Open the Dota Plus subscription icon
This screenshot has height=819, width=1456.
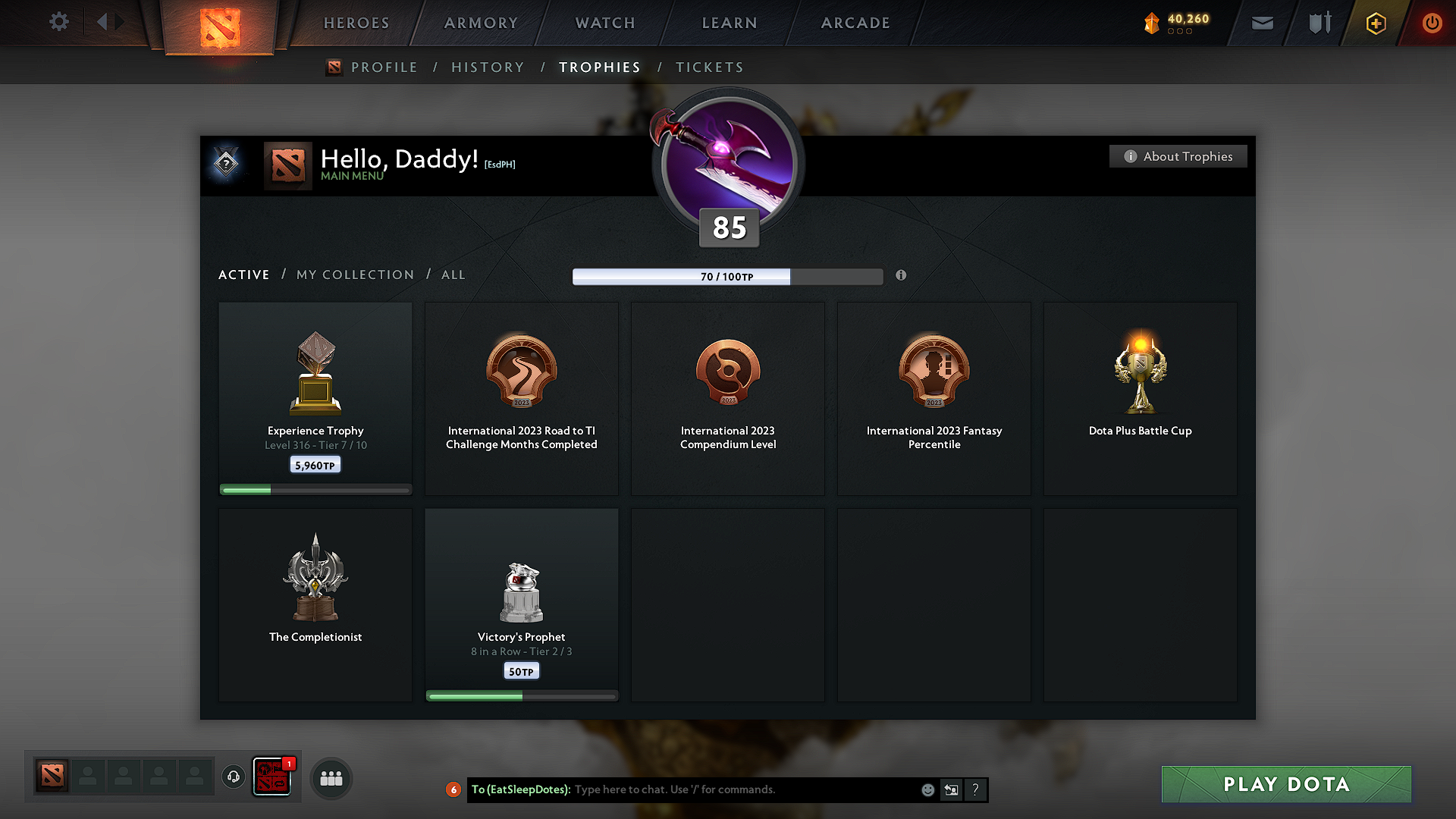click(x=1375, y=23)
